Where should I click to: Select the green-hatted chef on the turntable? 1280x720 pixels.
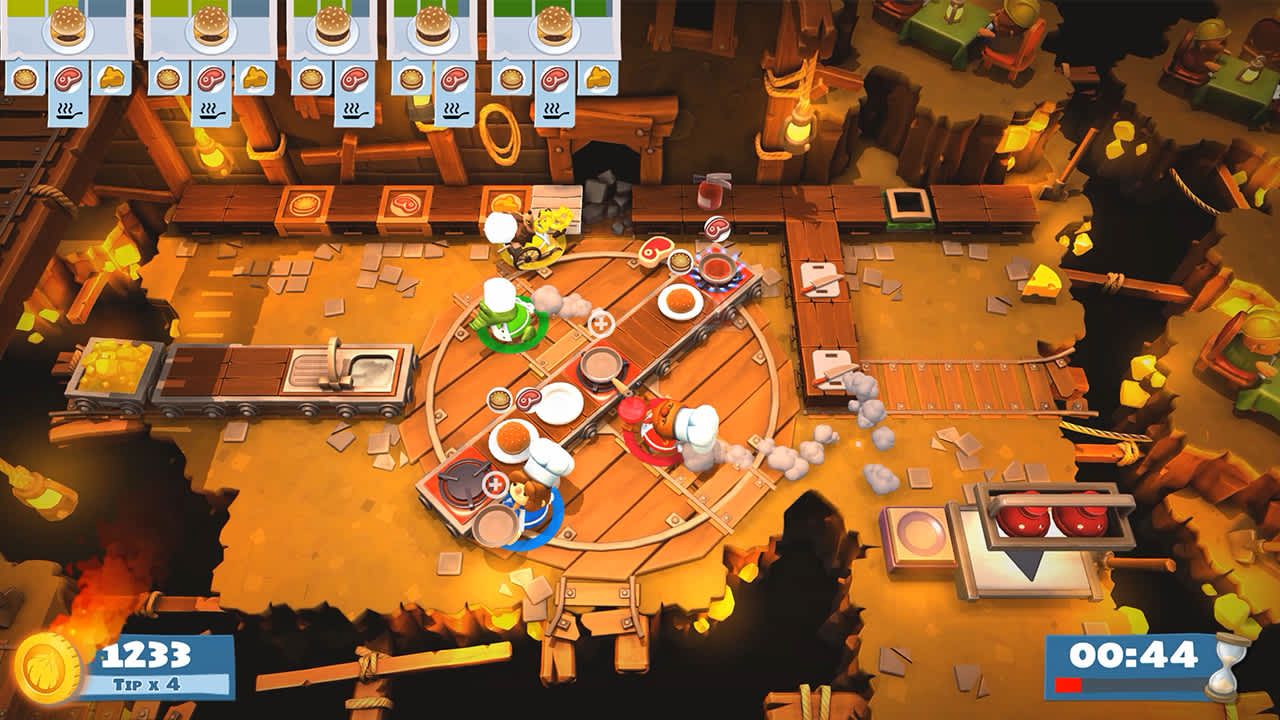(x=510, y=320)
